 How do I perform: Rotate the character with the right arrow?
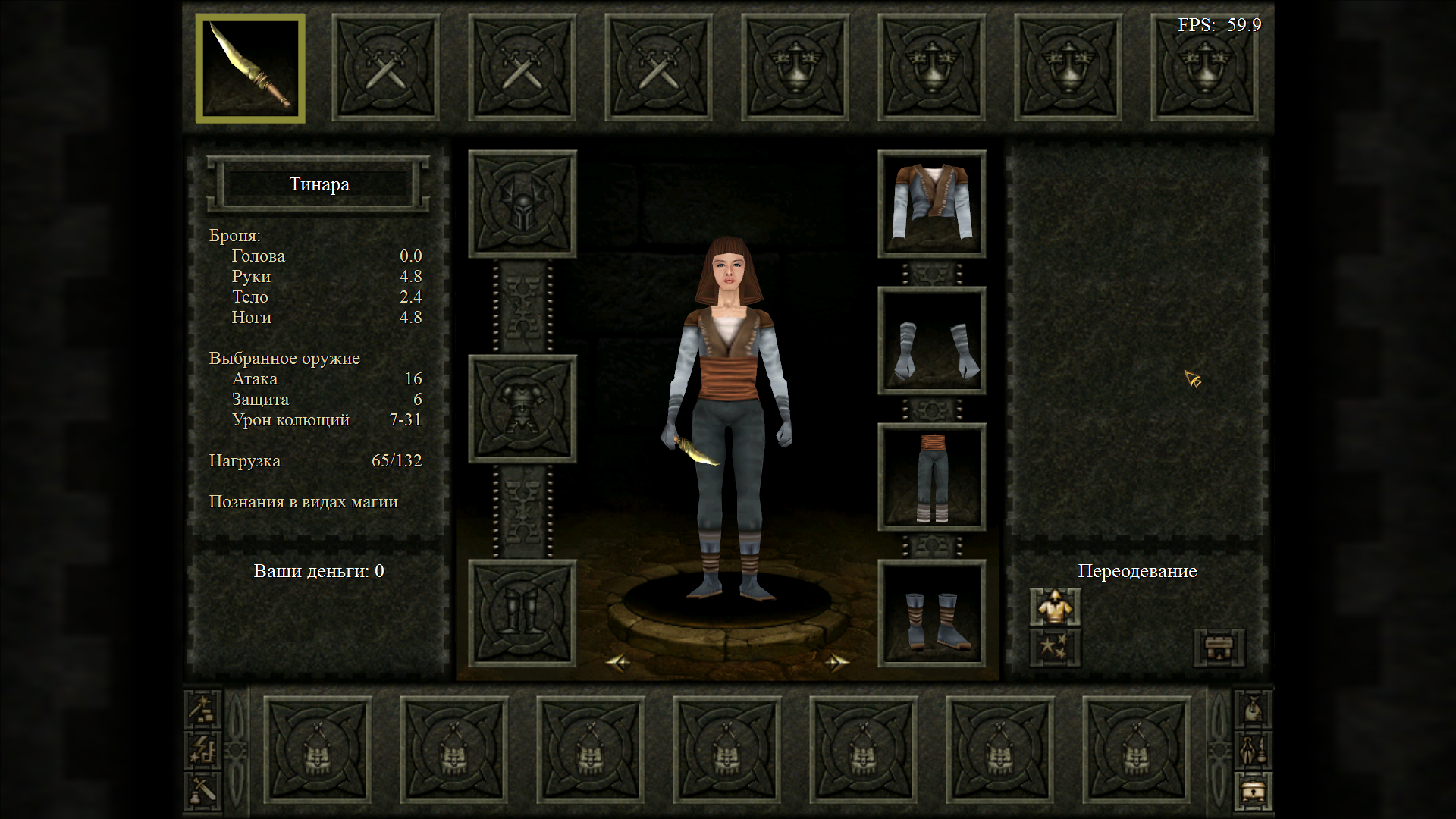(x=836, y=663)
